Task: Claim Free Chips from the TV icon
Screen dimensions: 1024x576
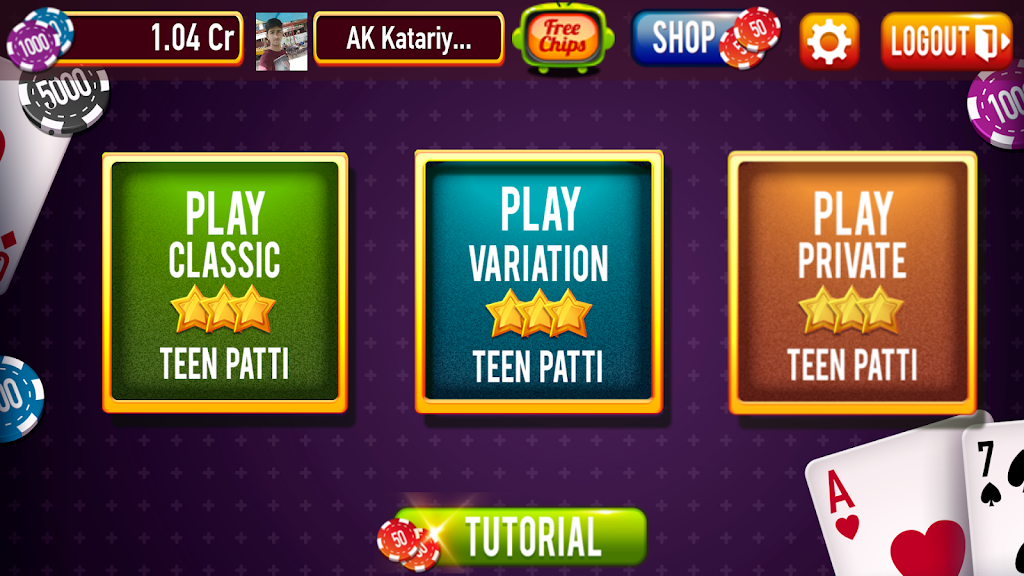Action: [562, 39]
